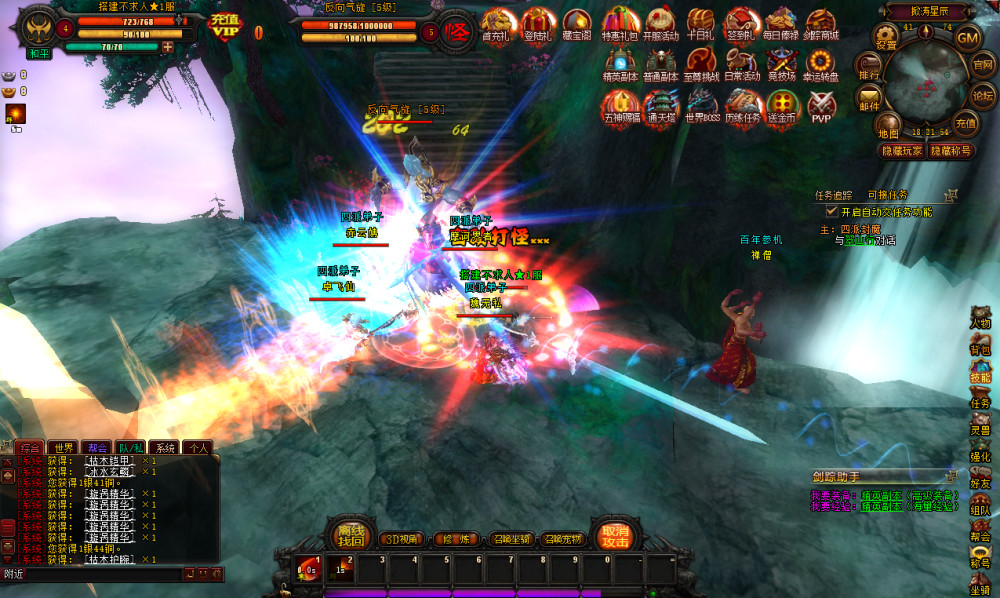Open the 剑踪商城 shop icon

point(822,24)
